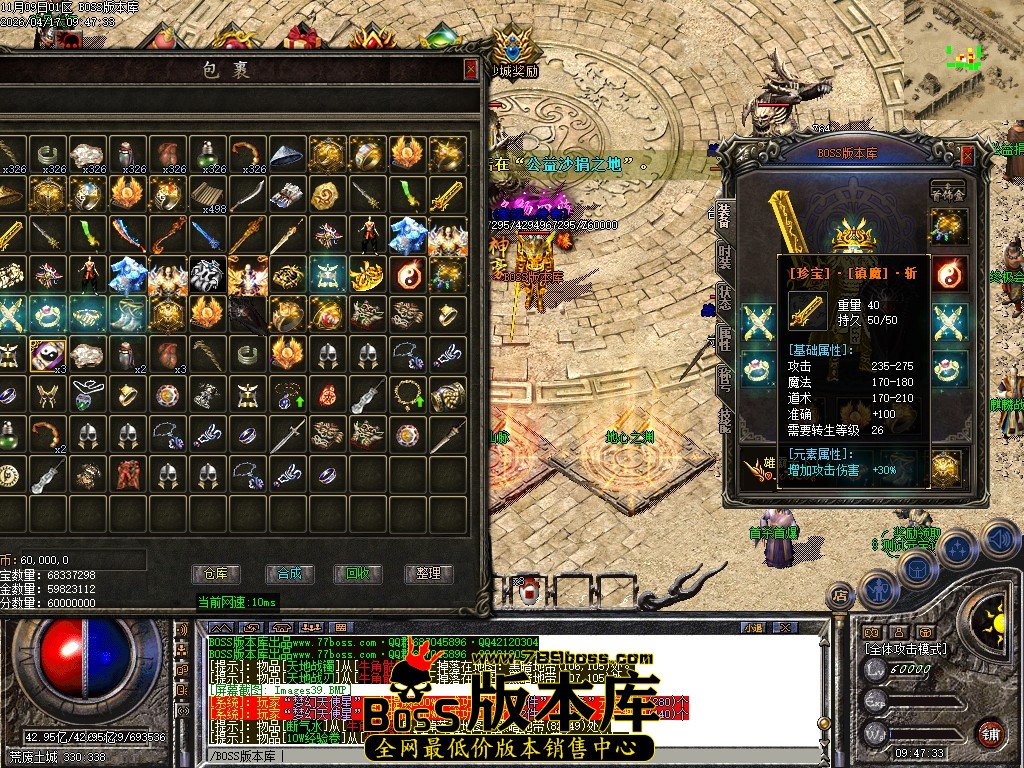Click the 合成 synthesis button

[289, 574]
